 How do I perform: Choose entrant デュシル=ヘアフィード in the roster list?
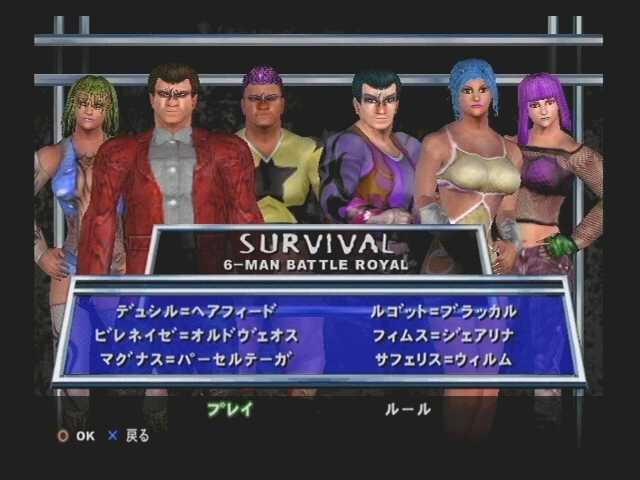tap(195, 311)
